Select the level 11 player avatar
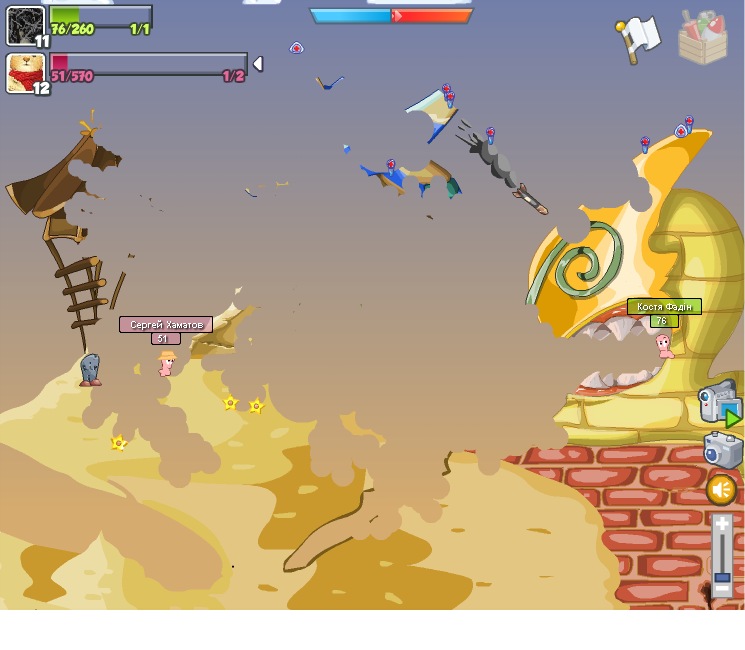This screenshot has height=650, width=745. 25,25
